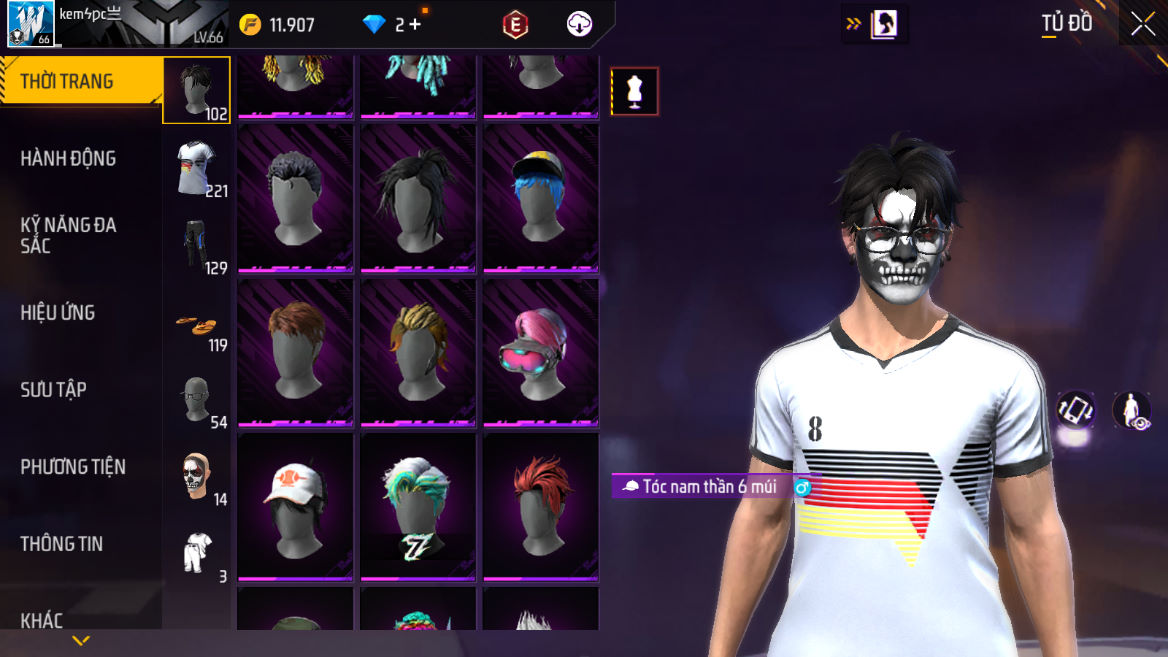Click the mannequin outfit preview button

click(x=635, y=92)
